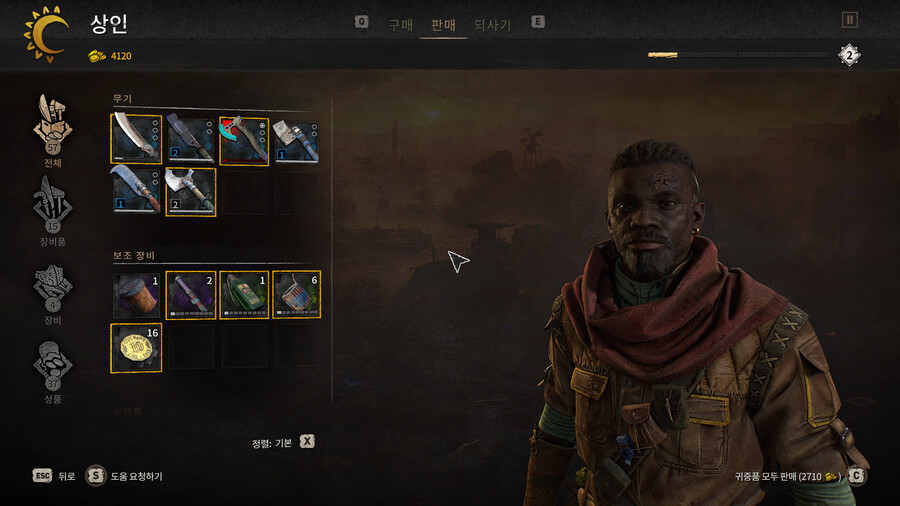This screenshot has width=900, height=506.
Task: Select the 판매 (Sell) tab
Action: [443, 25]
